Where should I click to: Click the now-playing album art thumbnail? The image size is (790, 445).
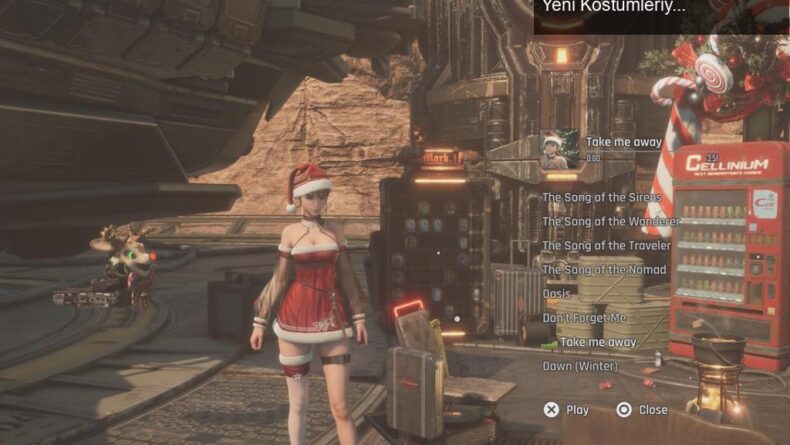(x=559, y=148)
